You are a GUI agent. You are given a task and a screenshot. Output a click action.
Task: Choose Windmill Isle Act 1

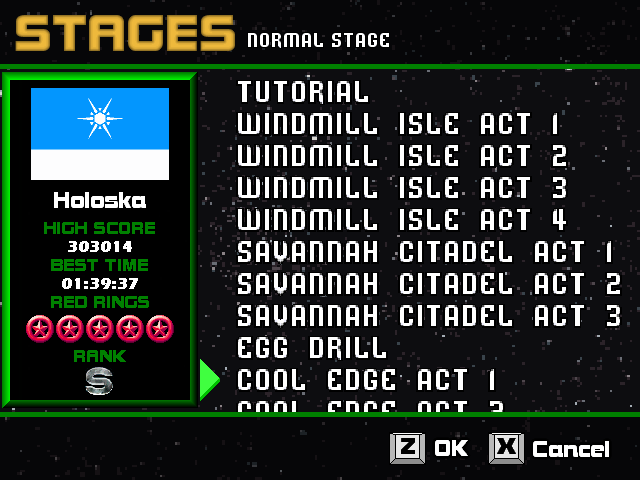coord(399,124)
